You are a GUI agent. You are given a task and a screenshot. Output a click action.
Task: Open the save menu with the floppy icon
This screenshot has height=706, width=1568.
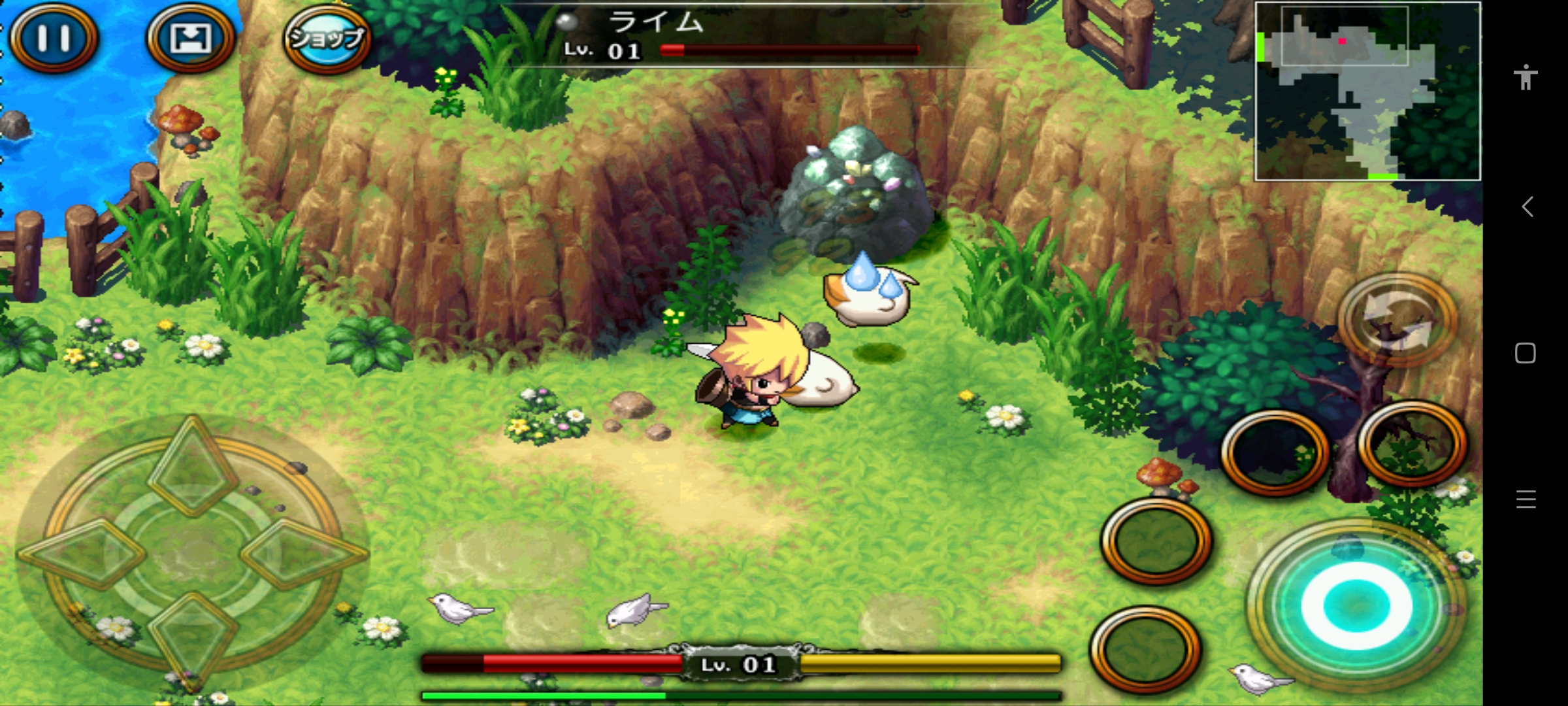click(x=190, y=39)
